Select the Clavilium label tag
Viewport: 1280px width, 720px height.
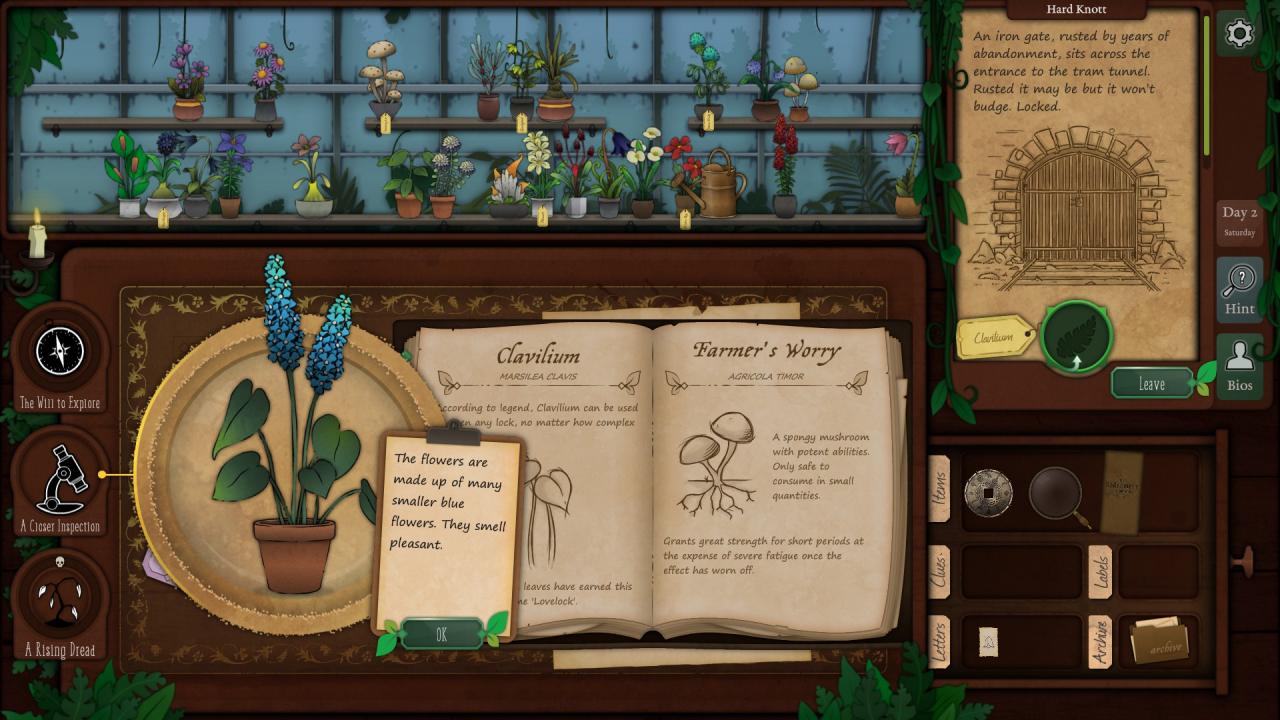click(x=994, y=338)
